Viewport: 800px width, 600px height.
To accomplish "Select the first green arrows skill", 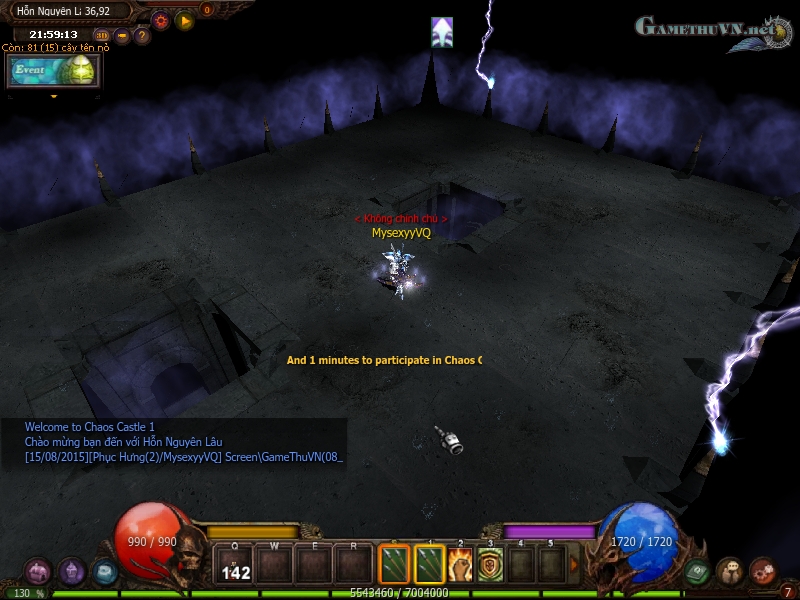I will click(395, 565).
